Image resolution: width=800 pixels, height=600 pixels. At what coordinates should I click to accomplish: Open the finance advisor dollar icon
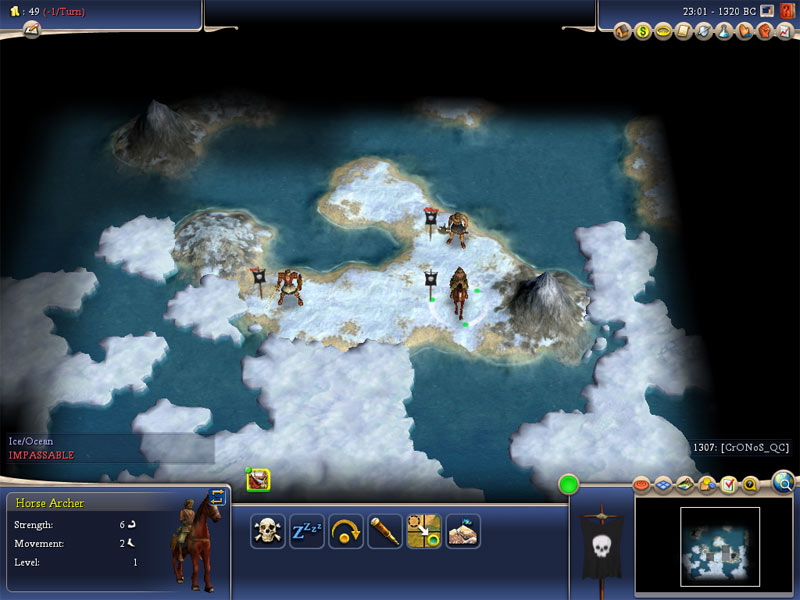pos(643,32)
